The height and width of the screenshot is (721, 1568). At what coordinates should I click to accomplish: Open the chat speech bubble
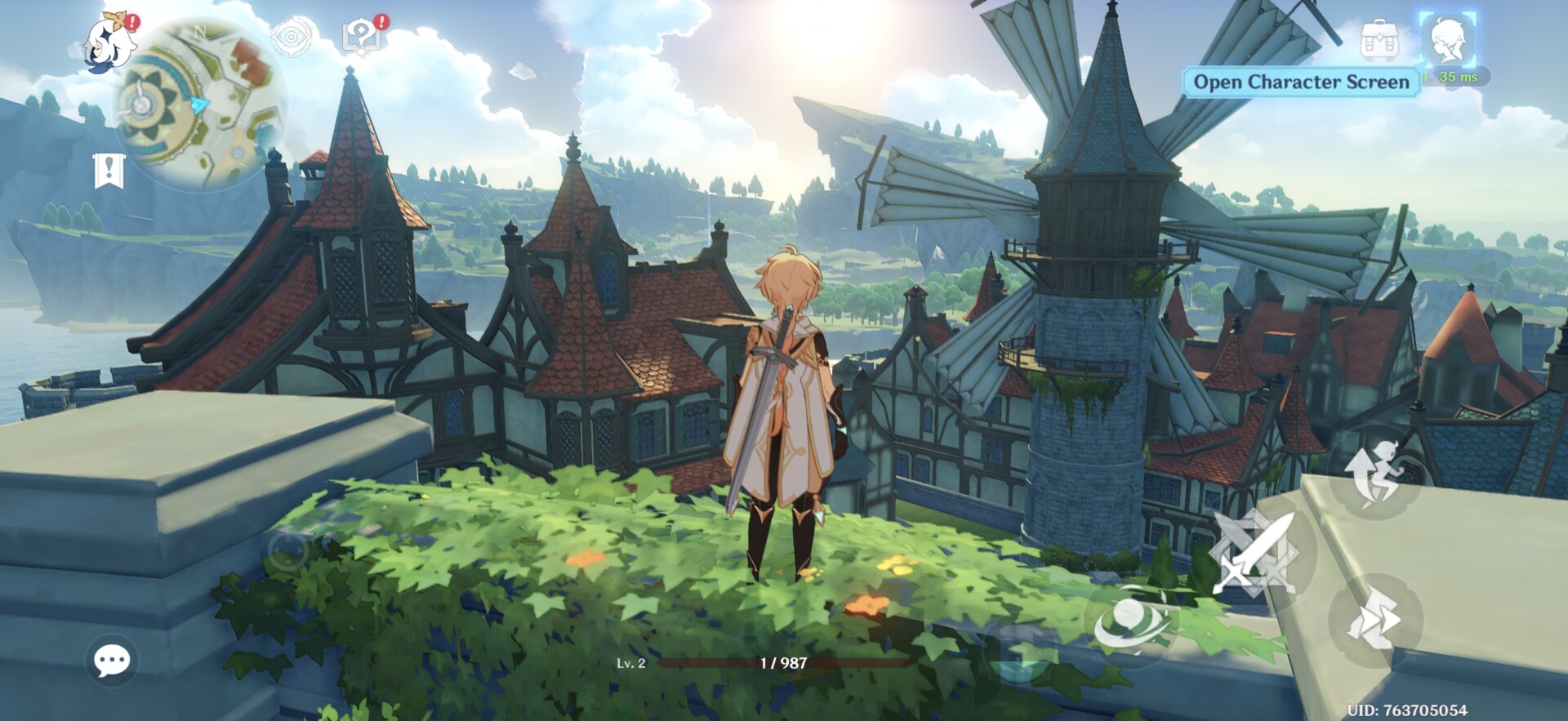click(112, 660)
